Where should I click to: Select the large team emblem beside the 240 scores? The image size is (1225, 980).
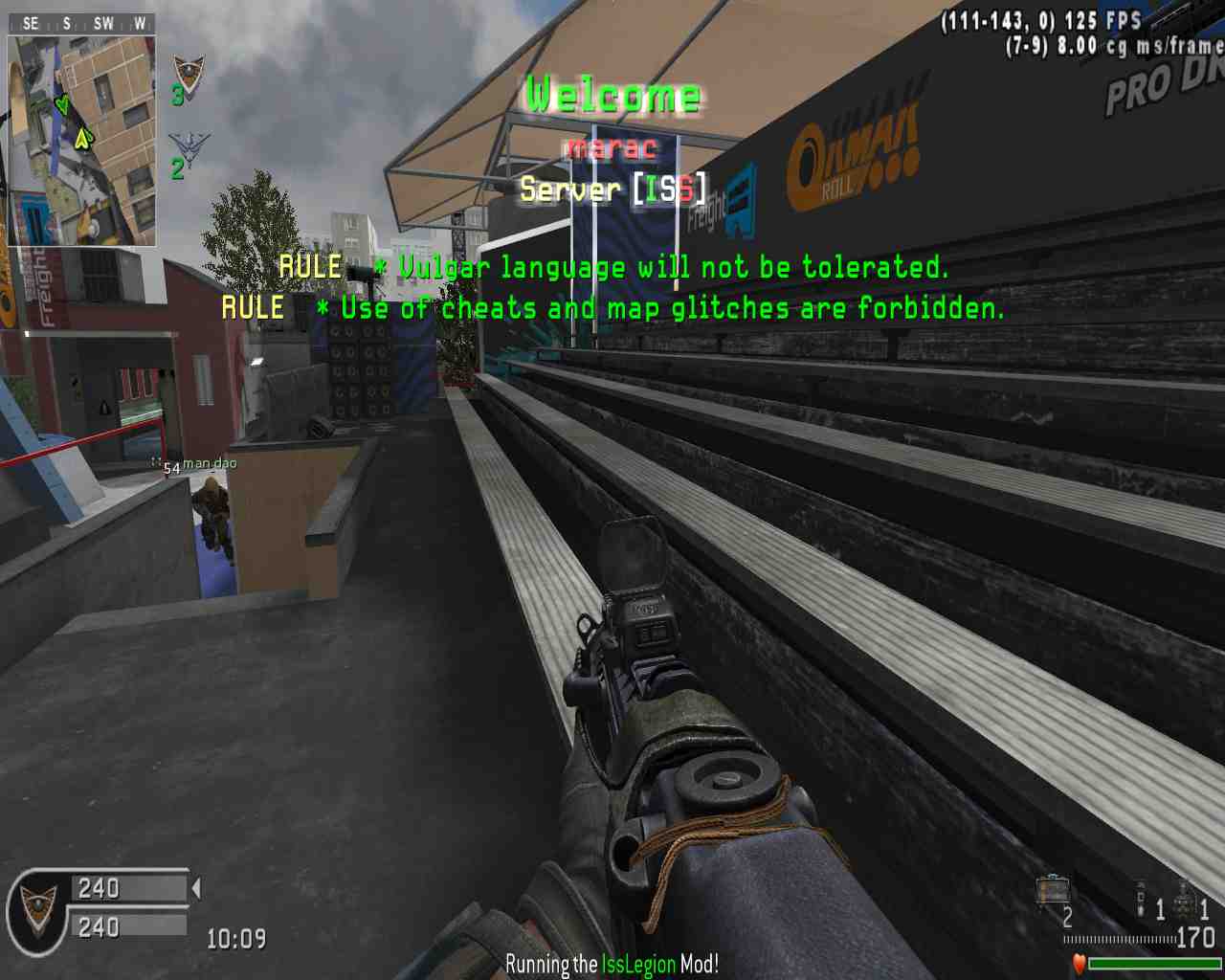click(38, 907)
